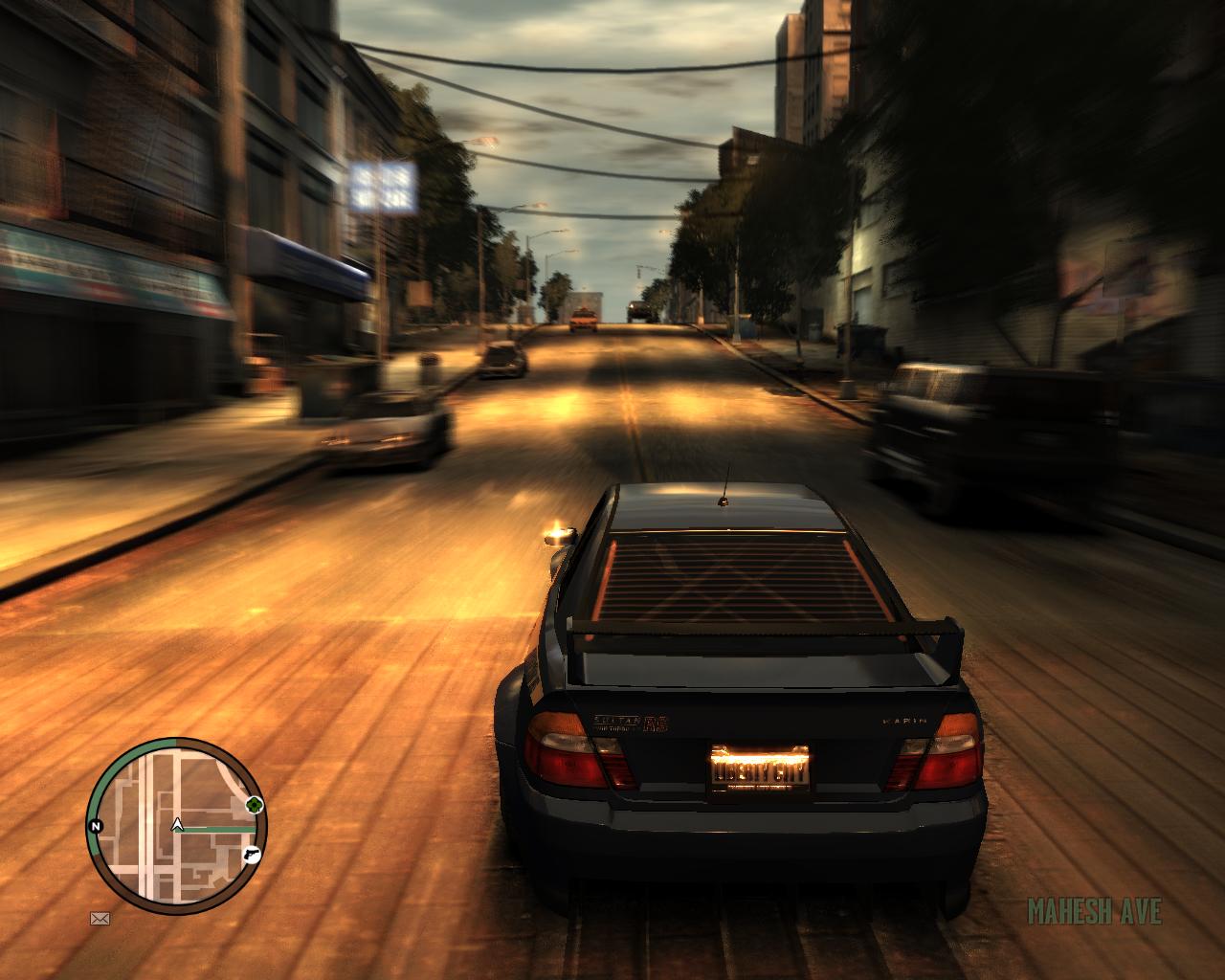The width and height of the screenshot is (1225, 980).
Task: Click the north compass marker on the radar
Action: (x=96, y=825)
